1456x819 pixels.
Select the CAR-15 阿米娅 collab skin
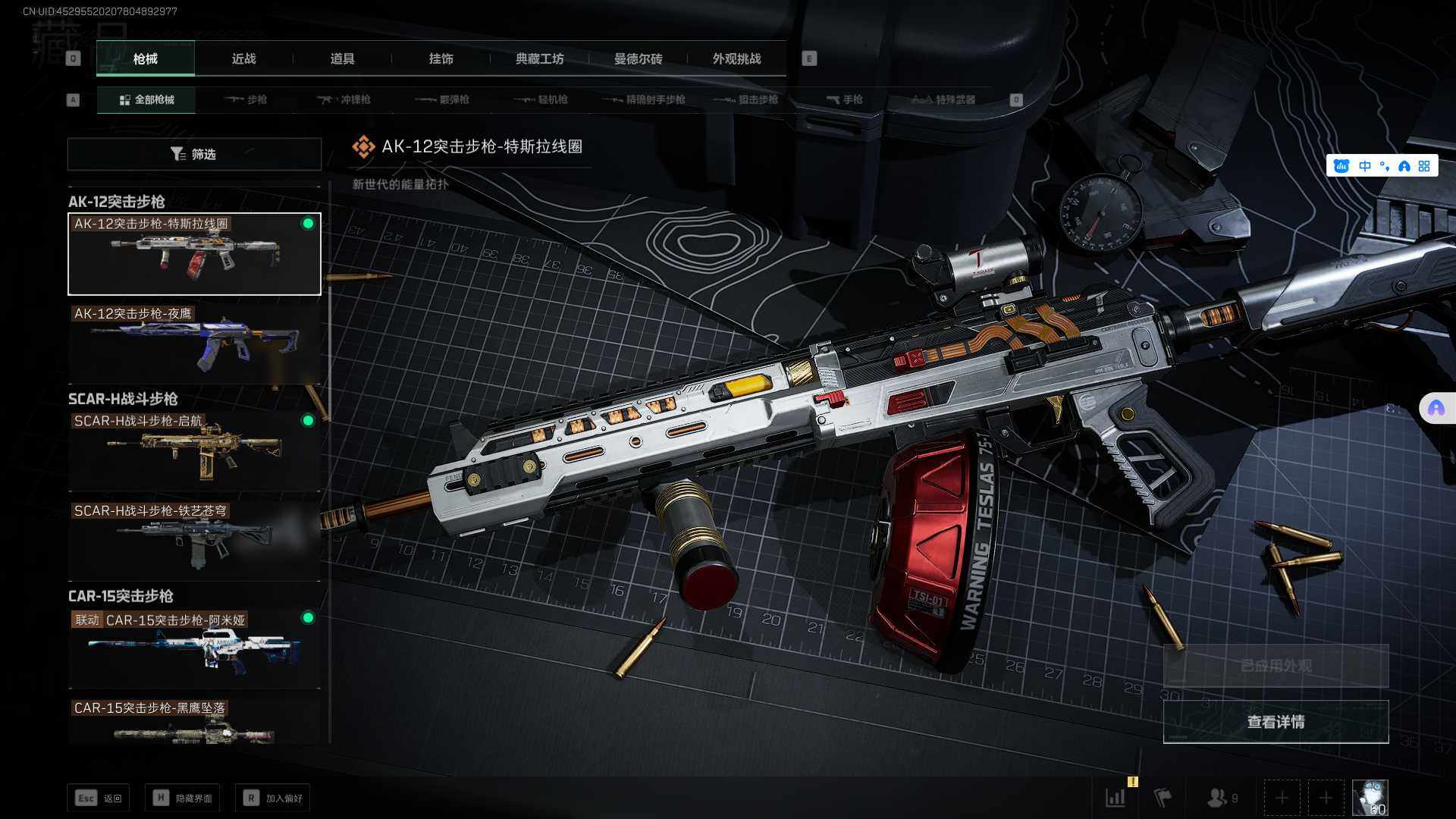pyautogui.click(x=194, y=648)
